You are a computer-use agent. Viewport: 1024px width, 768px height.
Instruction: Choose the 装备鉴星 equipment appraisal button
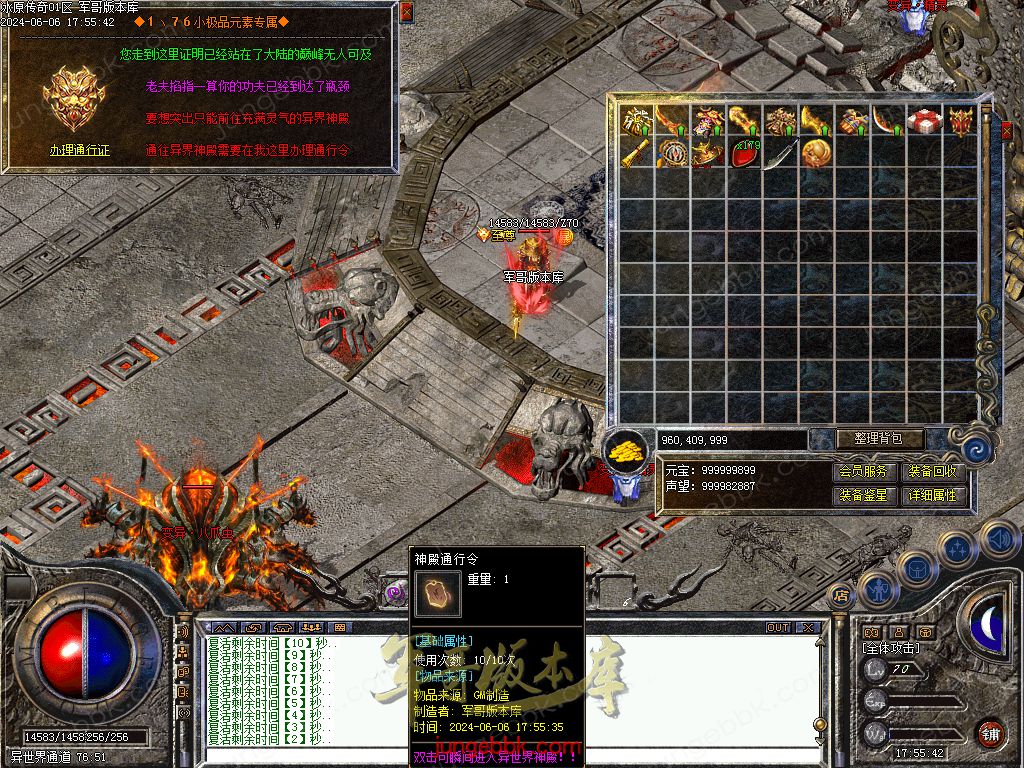(863, 495)
